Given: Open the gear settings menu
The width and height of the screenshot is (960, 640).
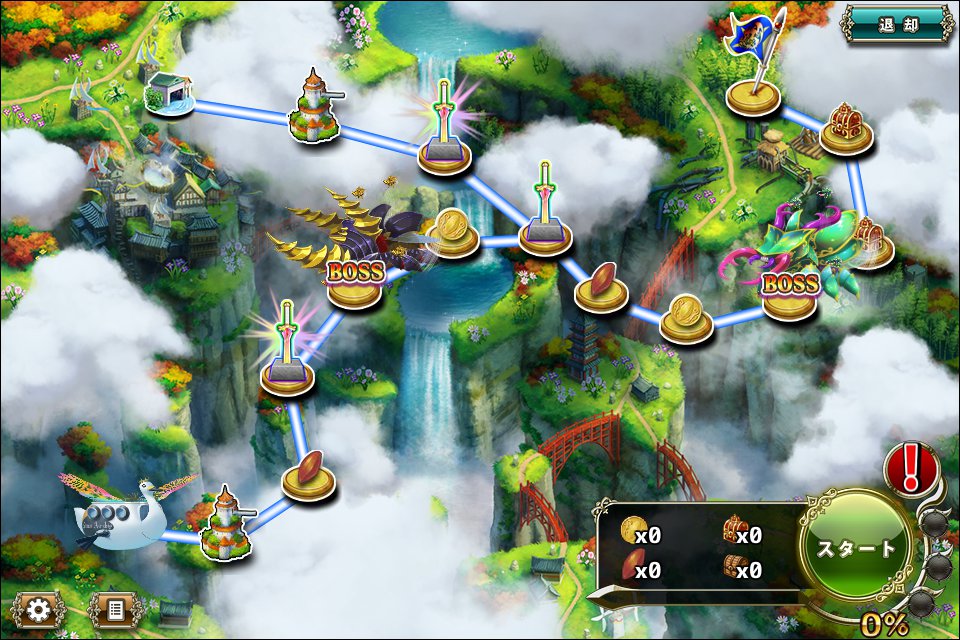Looking at the screenshot, I should click(40, 609).
